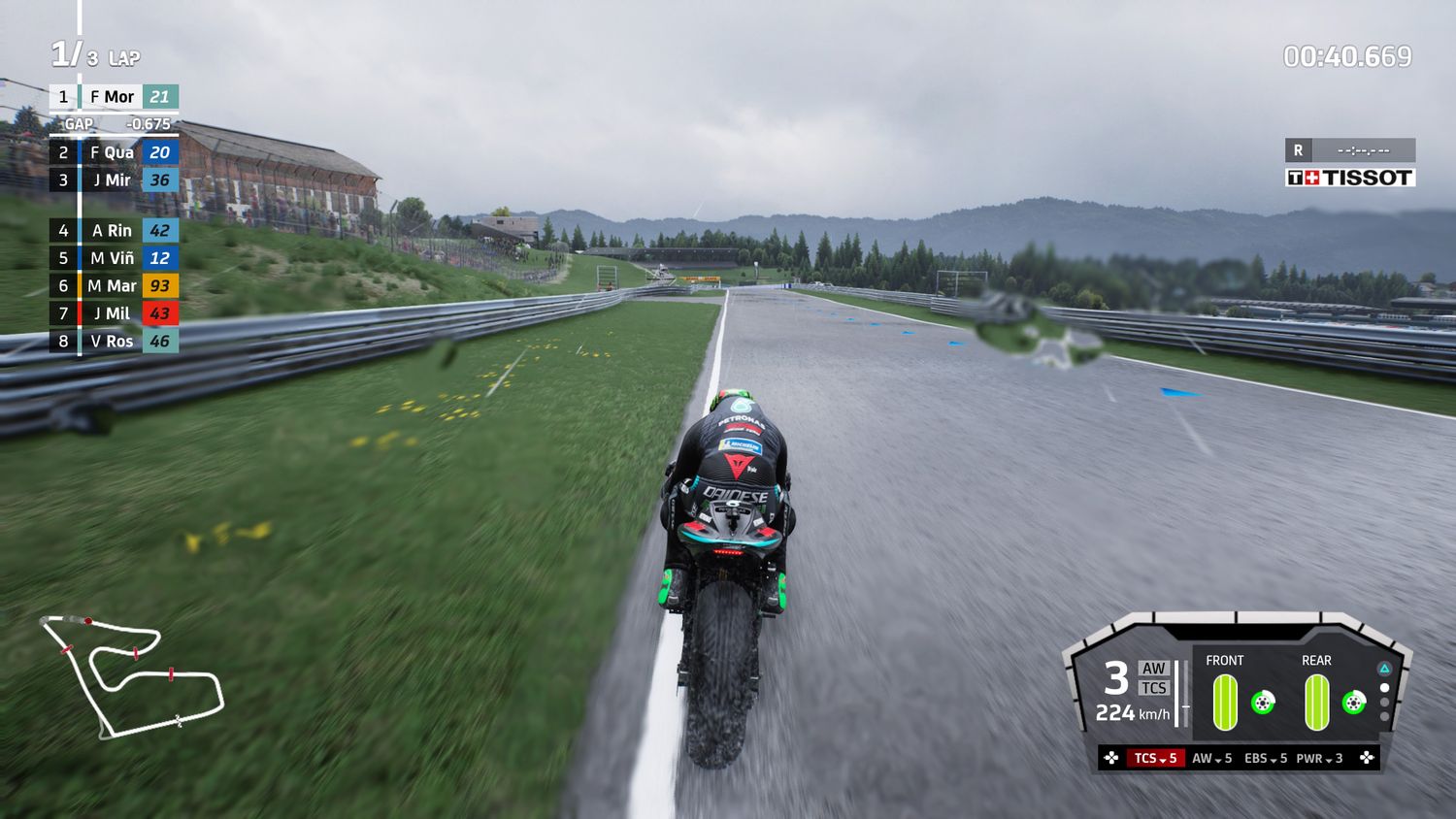Pick M Mar's number 93 row
Image resolution: width=1456 pixels, height=819 pixels.
pyautogui.click(x=114, y=286)
